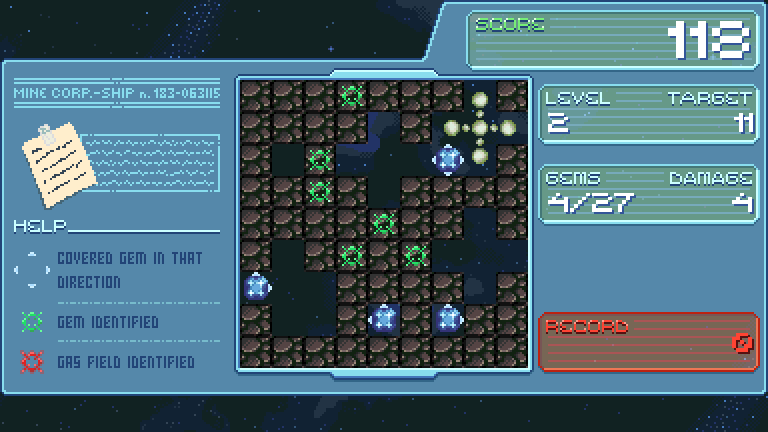The height and width of the screenshot is (432, 768).
Task: Click the rock tile in the board's top-left corner
Action: pyautogui.click(x=256, y=96)
